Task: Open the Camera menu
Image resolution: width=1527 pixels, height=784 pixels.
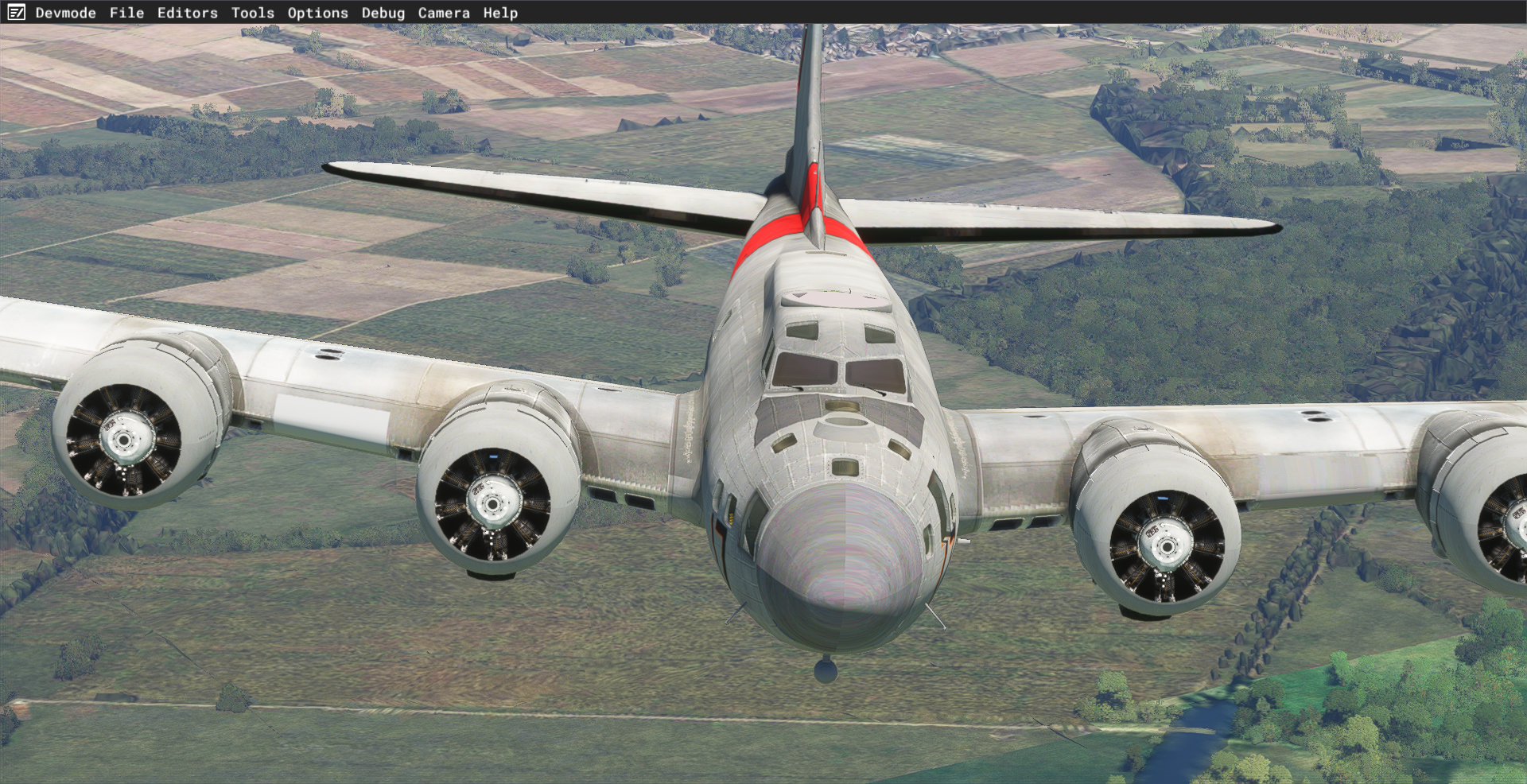Action: click(x=444, y=13)
